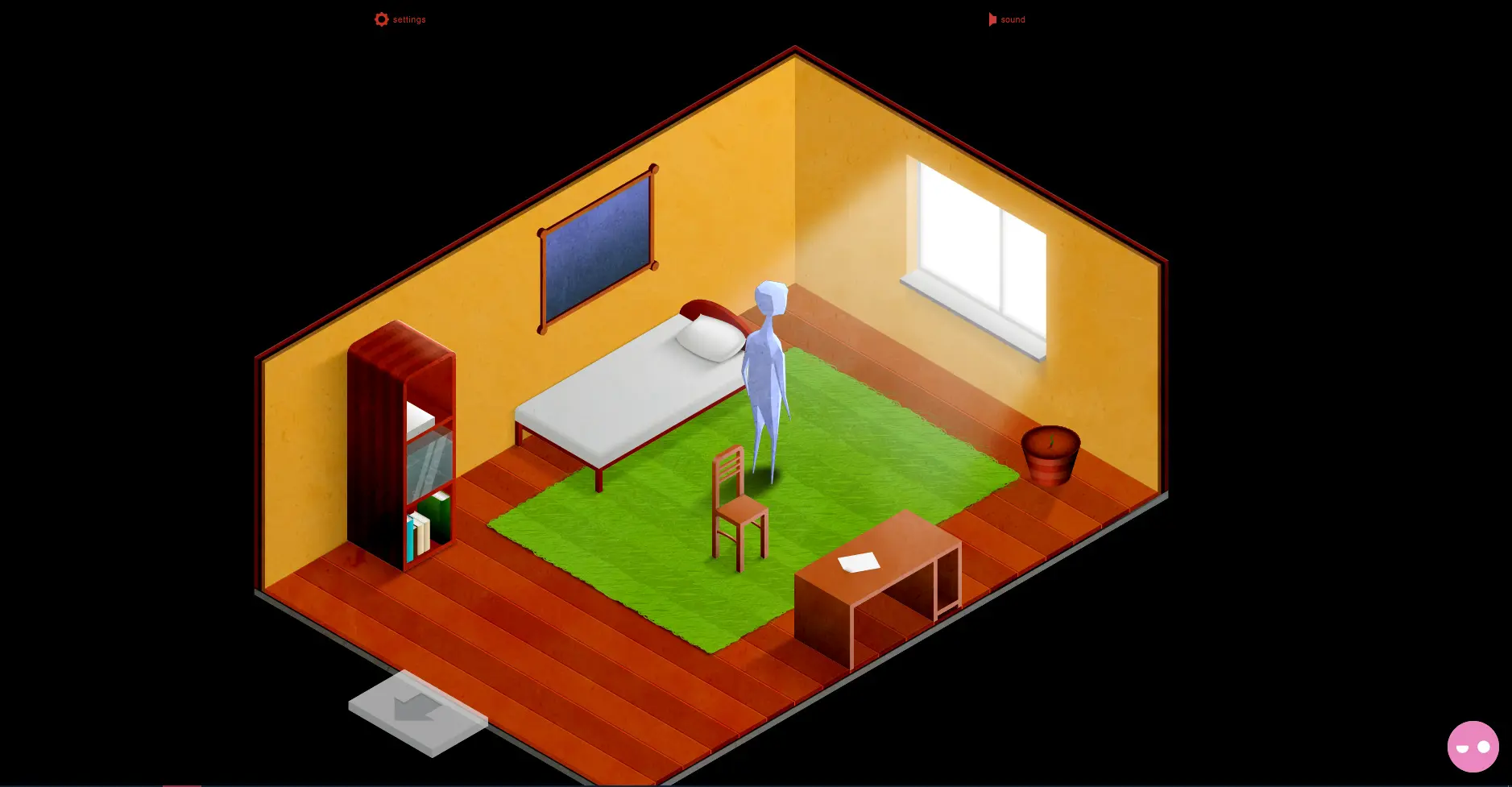Screen dimensions: 1512x787
Task: Click the white pillow on the bed
Action: 707,338
